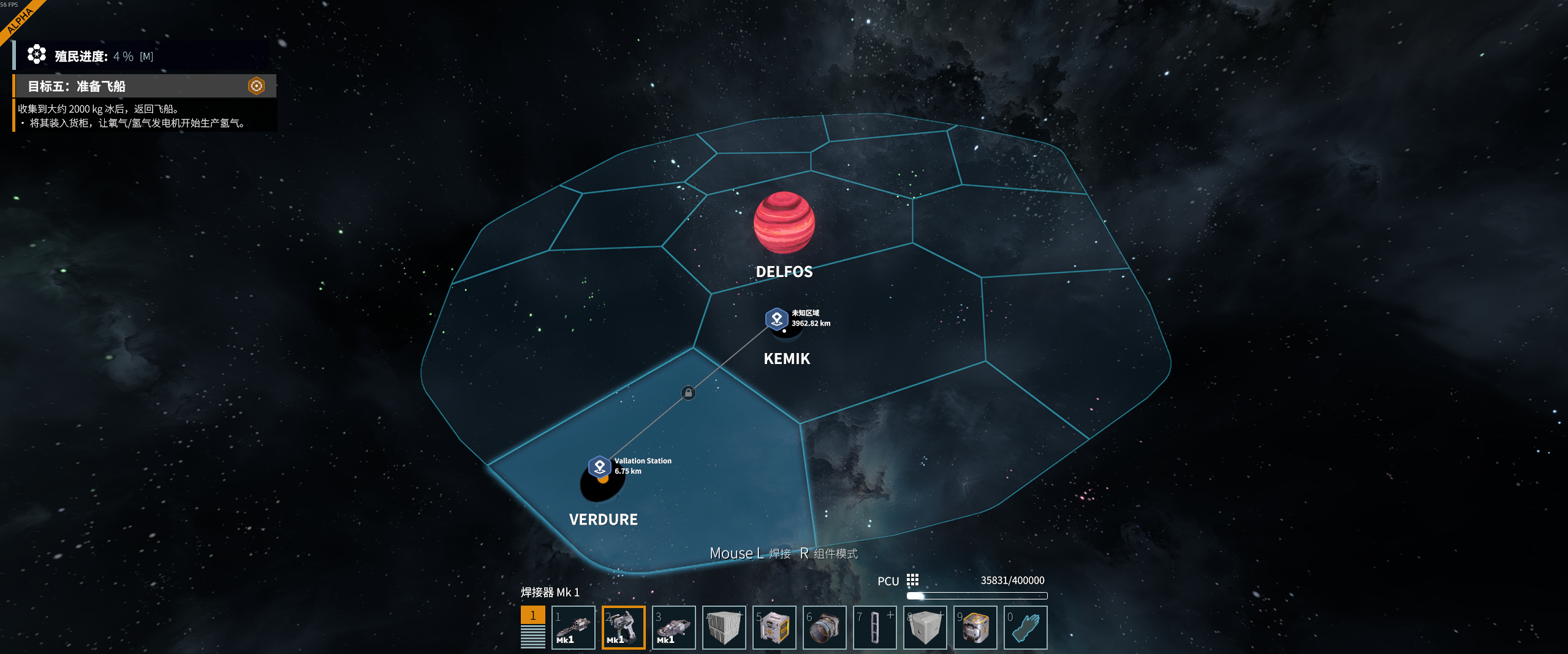This screenshot has width=1568, height=654.
Task: Toggle the orange objective tracking hexagon icon
Action: tap(256, 86)
